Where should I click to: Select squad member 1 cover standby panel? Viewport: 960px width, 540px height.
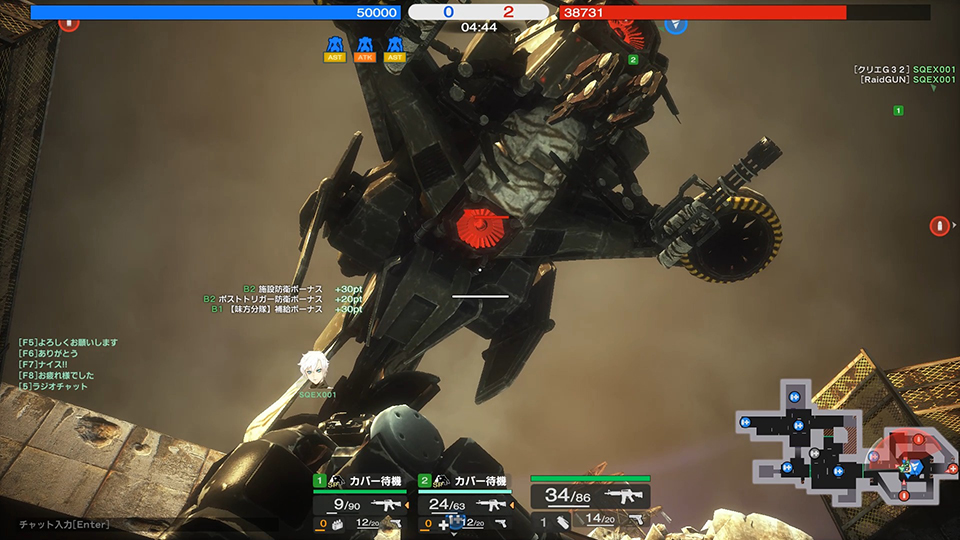[x=361, y=481]
